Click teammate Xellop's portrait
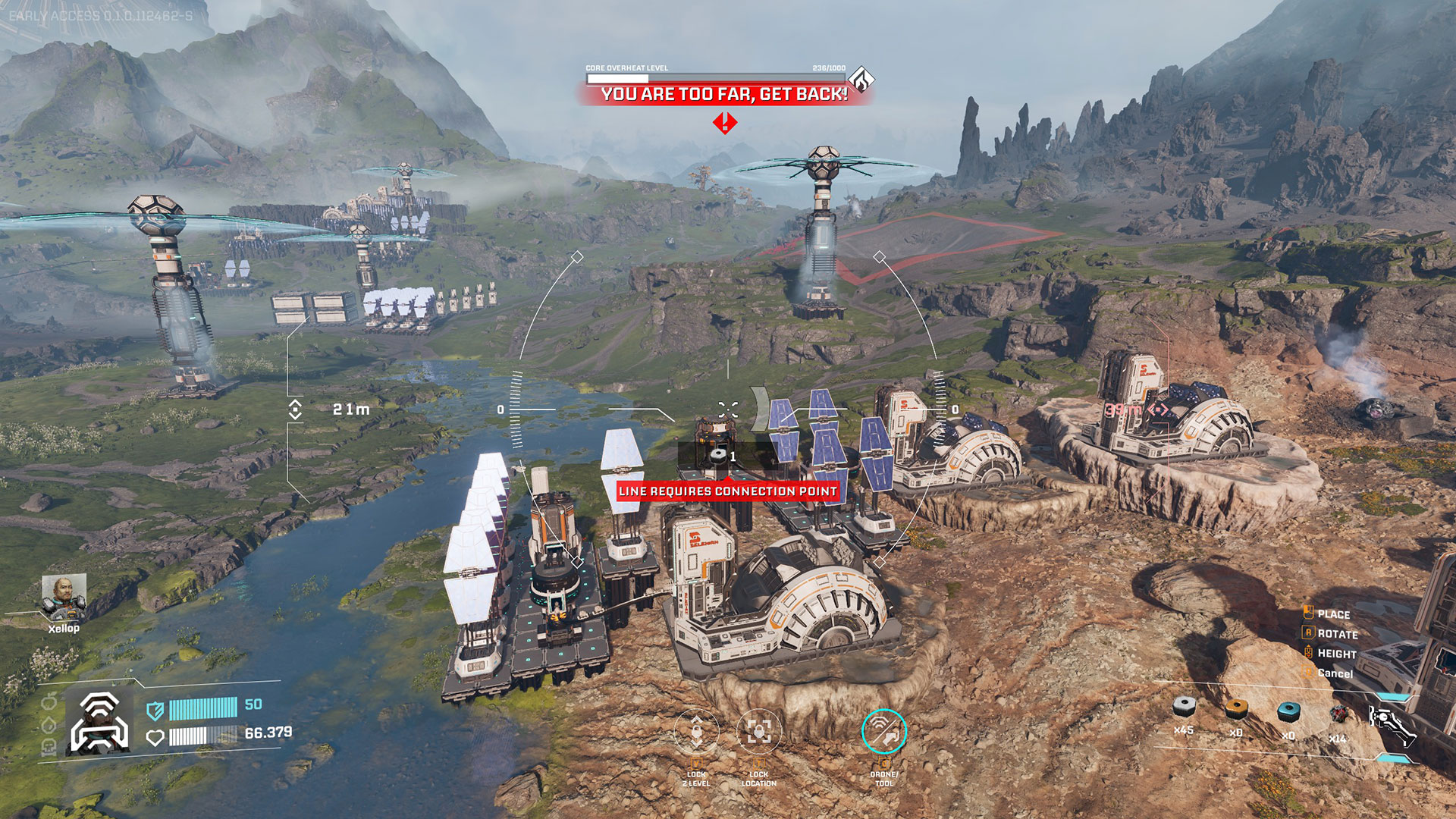 click(x=64, y=595)
